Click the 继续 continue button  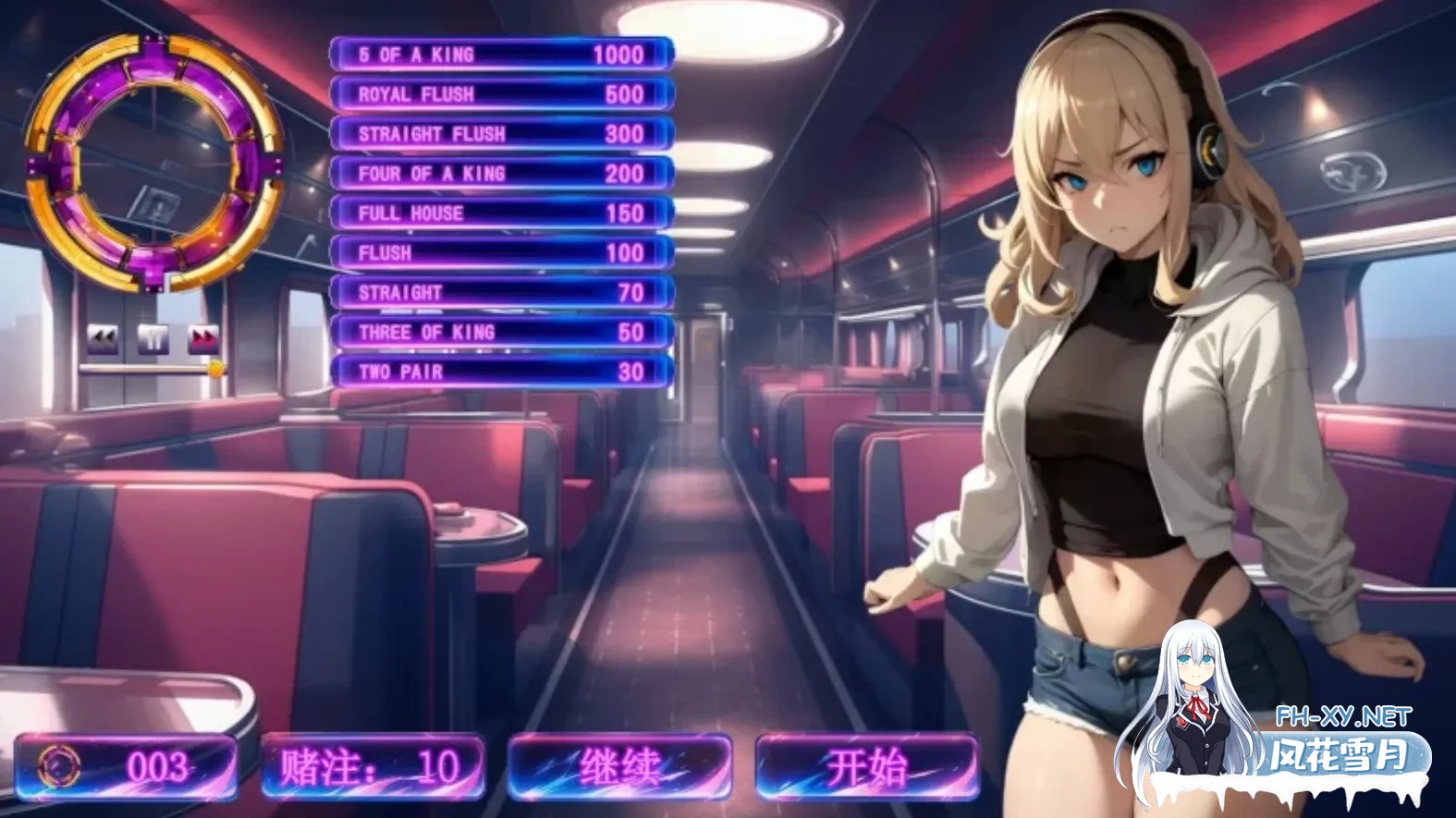coord(619,767)
